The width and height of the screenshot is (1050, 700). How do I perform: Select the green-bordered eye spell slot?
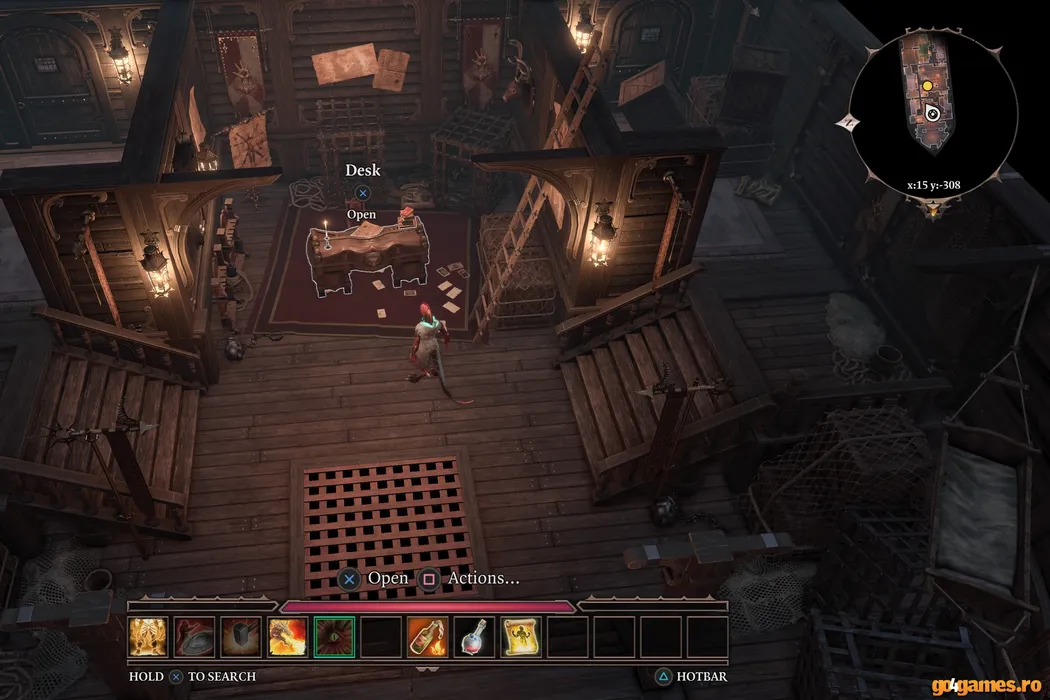[x=334, y=637]
